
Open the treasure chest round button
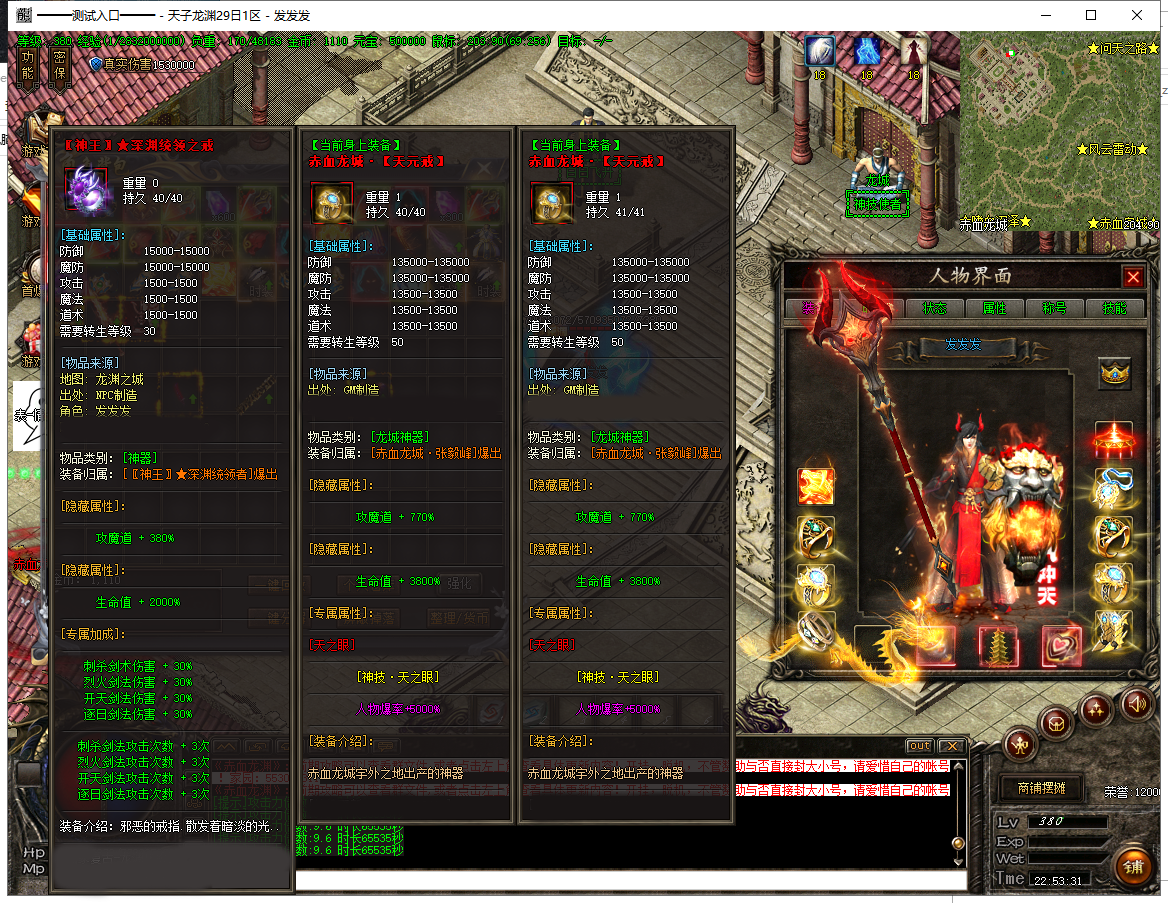point(1056,722)
